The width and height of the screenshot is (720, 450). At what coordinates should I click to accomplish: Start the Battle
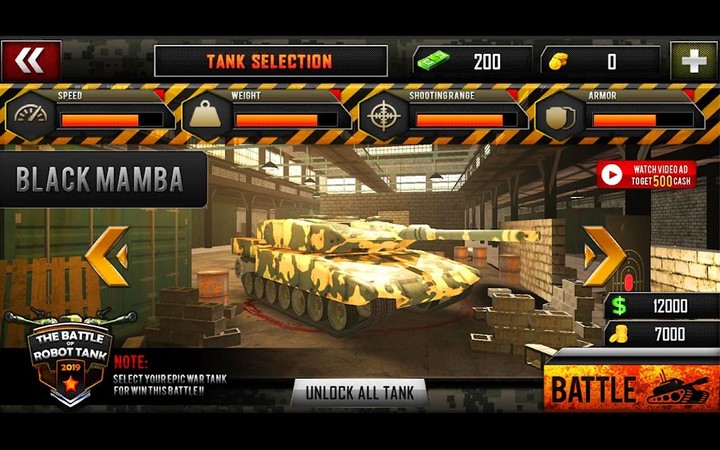pos(630,388)
